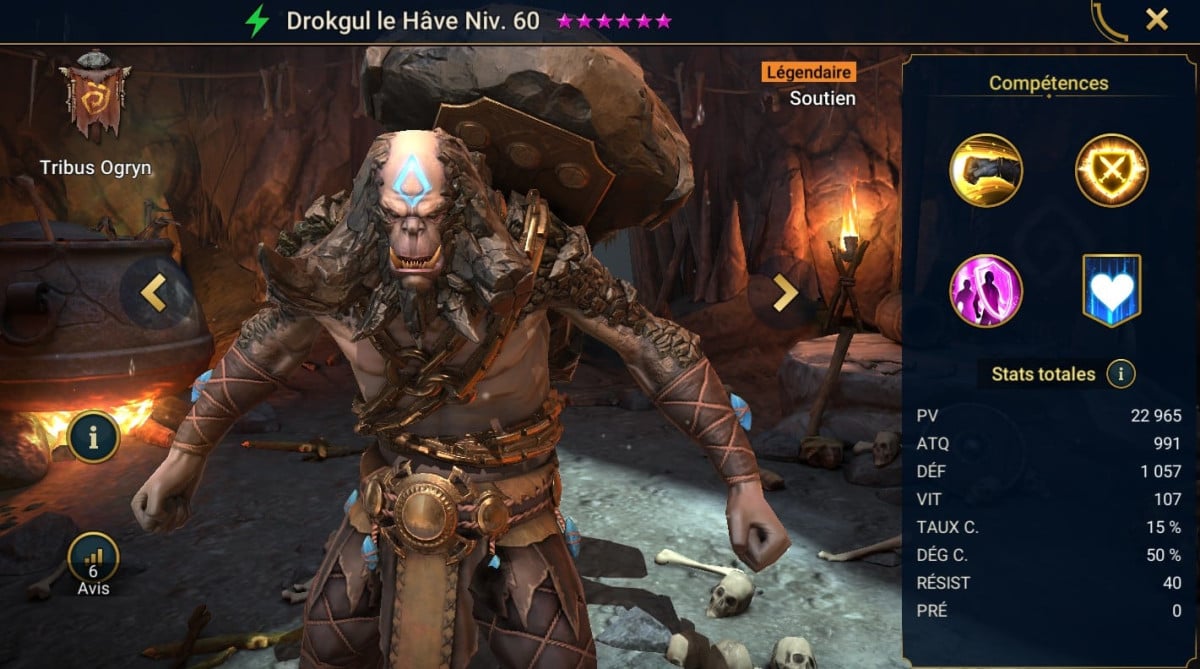
Task: Select the blue heart aura icon
Action: 1111,291
